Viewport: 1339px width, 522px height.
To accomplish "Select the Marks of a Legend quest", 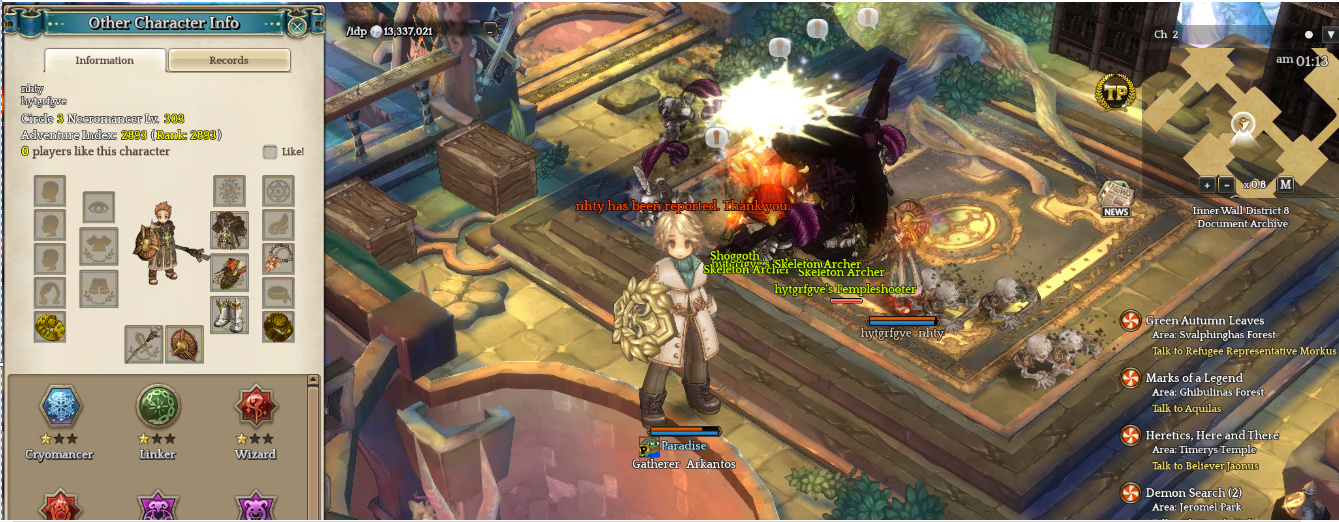I will point(1194,378).
